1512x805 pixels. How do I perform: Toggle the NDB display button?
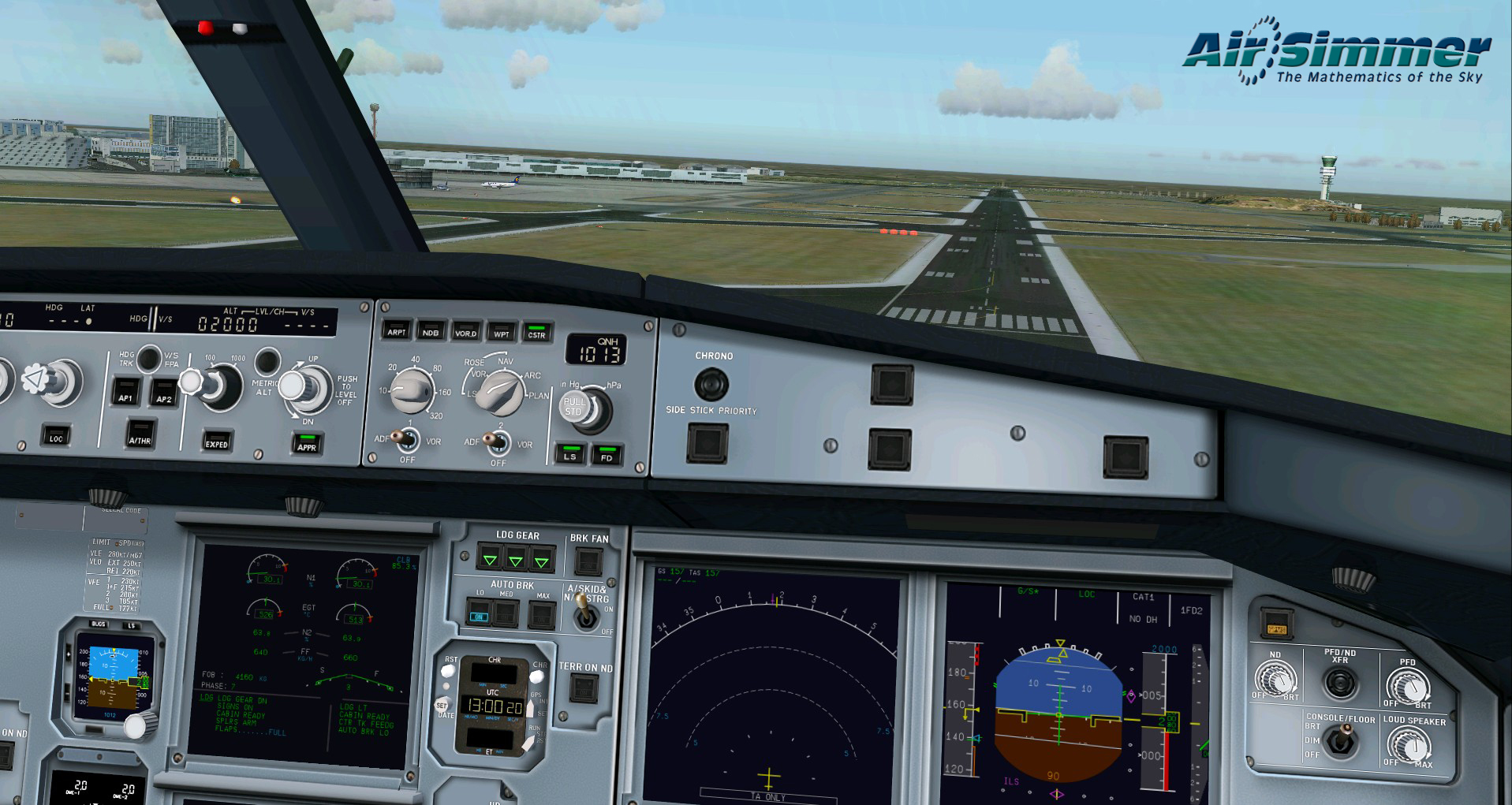pyautogui.click(x=431, y=331)
